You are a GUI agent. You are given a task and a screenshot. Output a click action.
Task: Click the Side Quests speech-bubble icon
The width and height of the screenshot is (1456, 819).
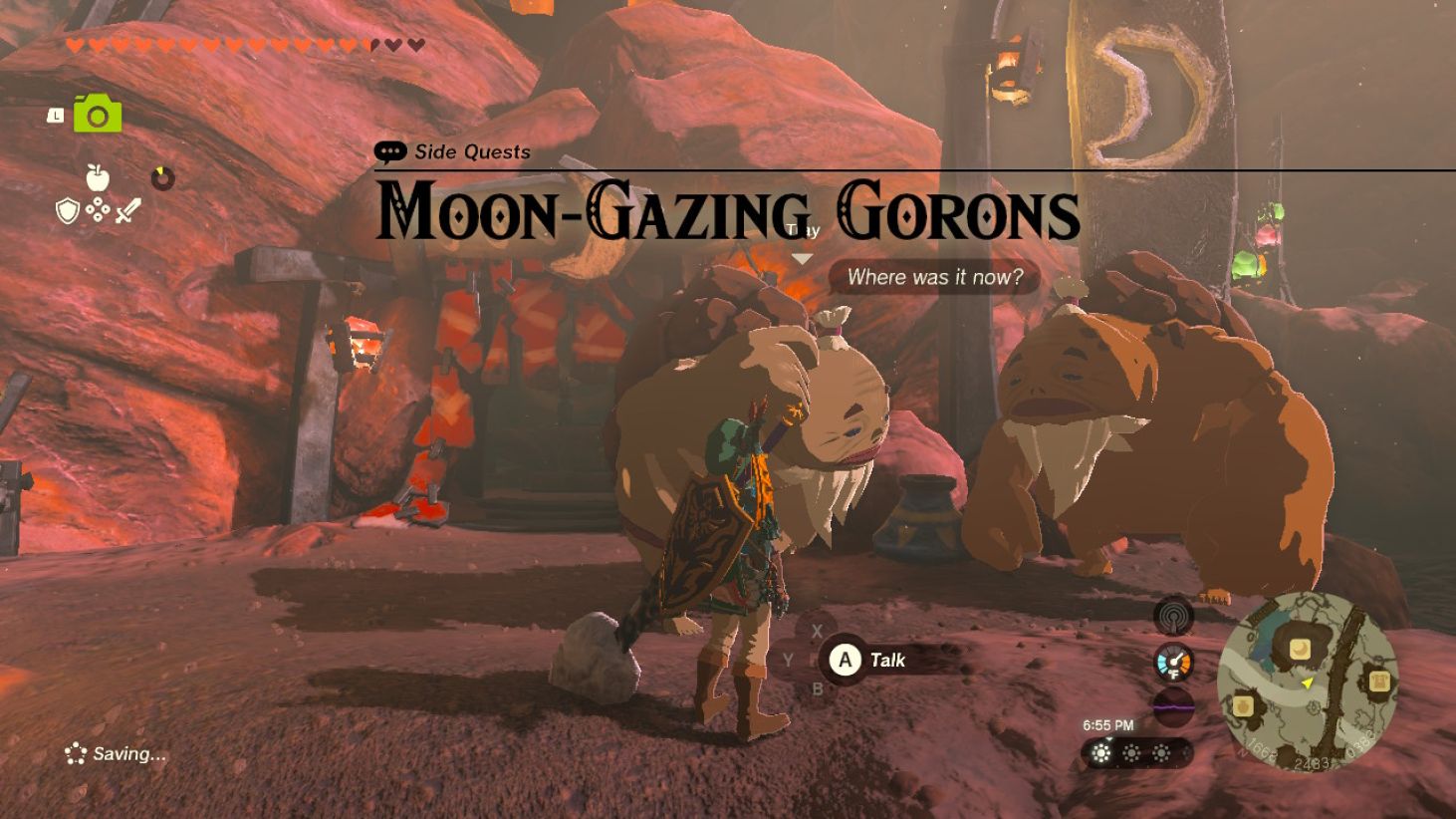389,150
